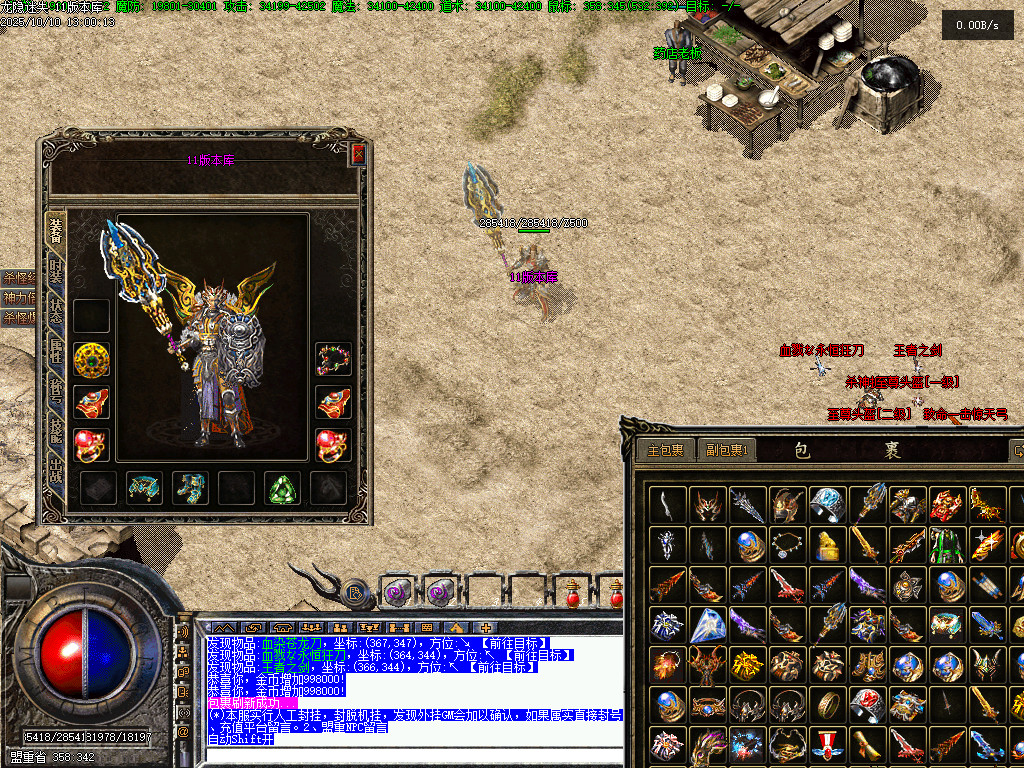The image size is (1024, 768).
Task: Show the 属性 attributes tab
Action: (x=56, y=352)
